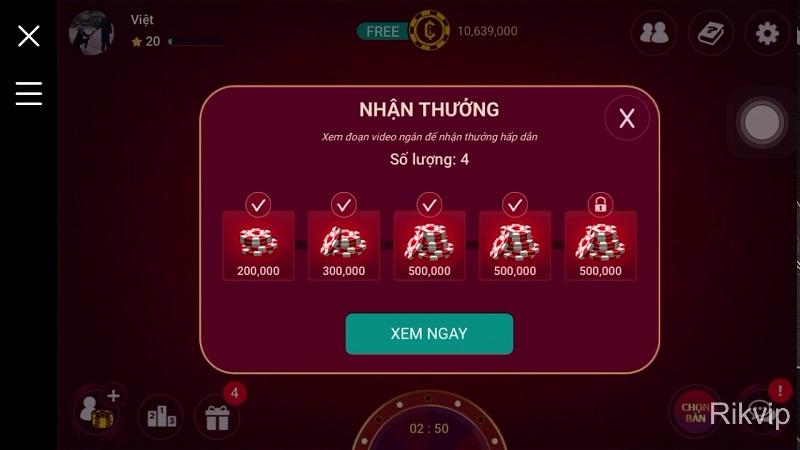Close the overlay with the white X
The image size is (800, 450).
click(x=29, y=36)
